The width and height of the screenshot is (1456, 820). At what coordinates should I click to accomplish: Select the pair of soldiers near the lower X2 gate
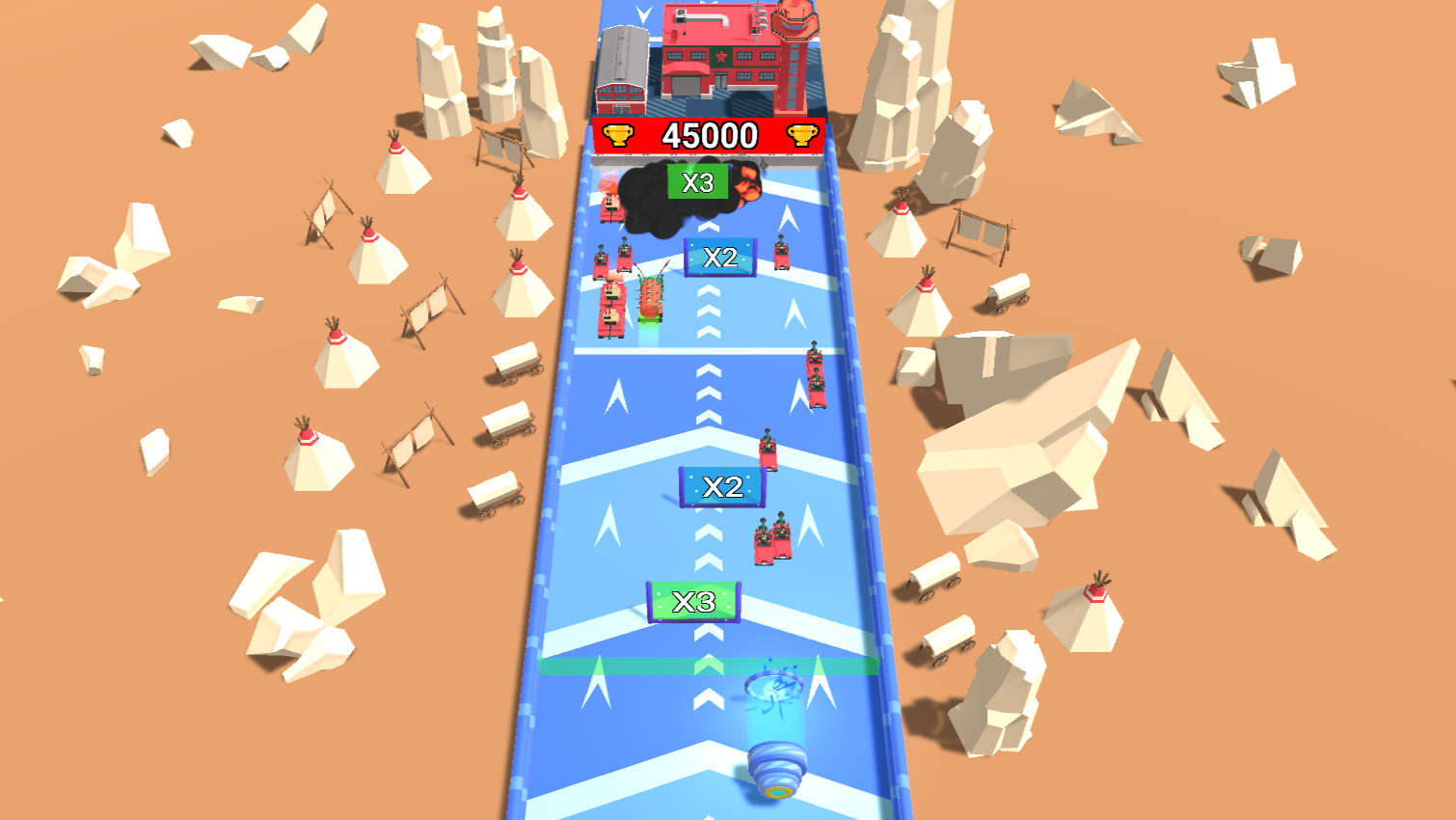771,539
